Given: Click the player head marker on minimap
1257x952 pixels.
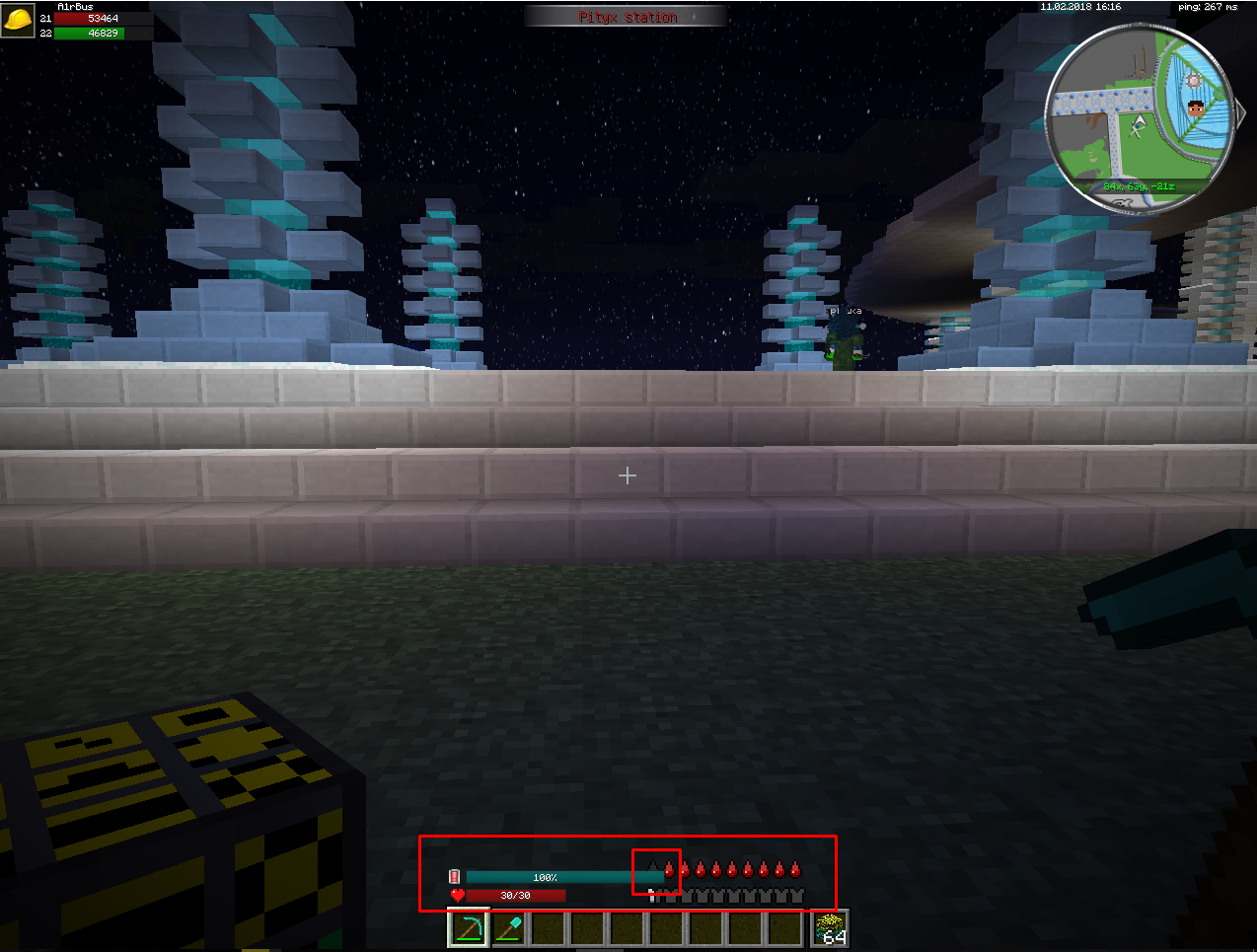Looking at the screenshot, I should coord(1196,108).
